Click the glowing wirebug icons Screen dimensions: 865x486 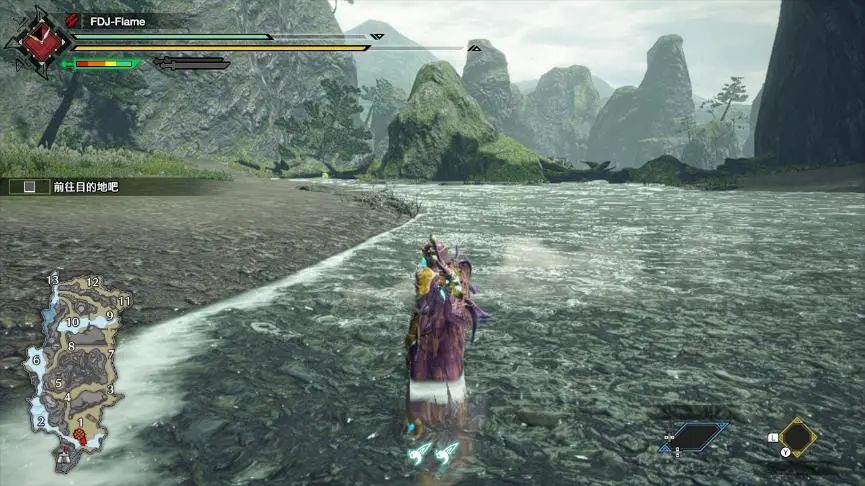tap(433, 453)
